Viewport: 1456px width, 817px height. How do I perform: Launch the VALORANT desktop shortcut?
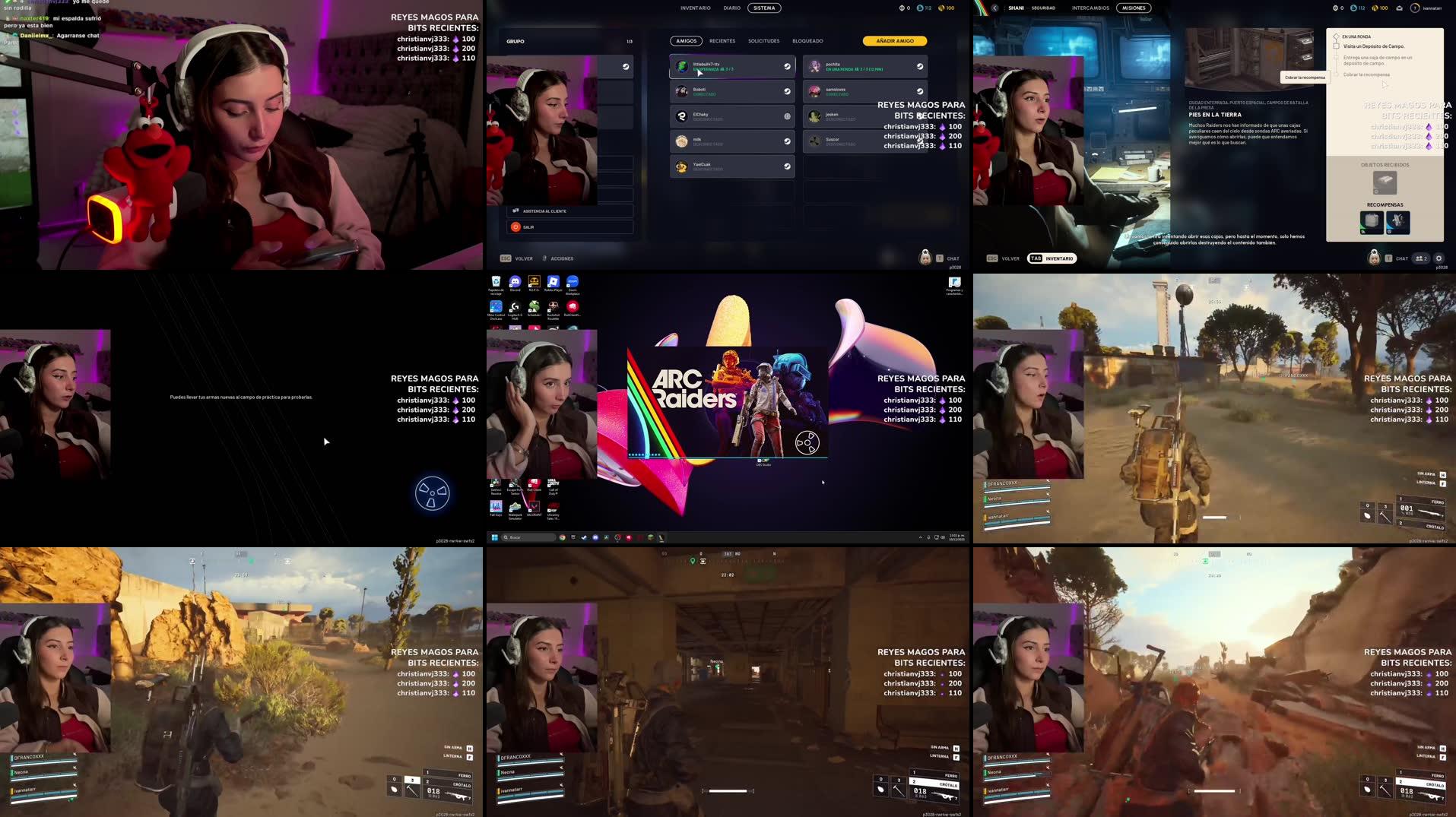[x=535, y=506]
